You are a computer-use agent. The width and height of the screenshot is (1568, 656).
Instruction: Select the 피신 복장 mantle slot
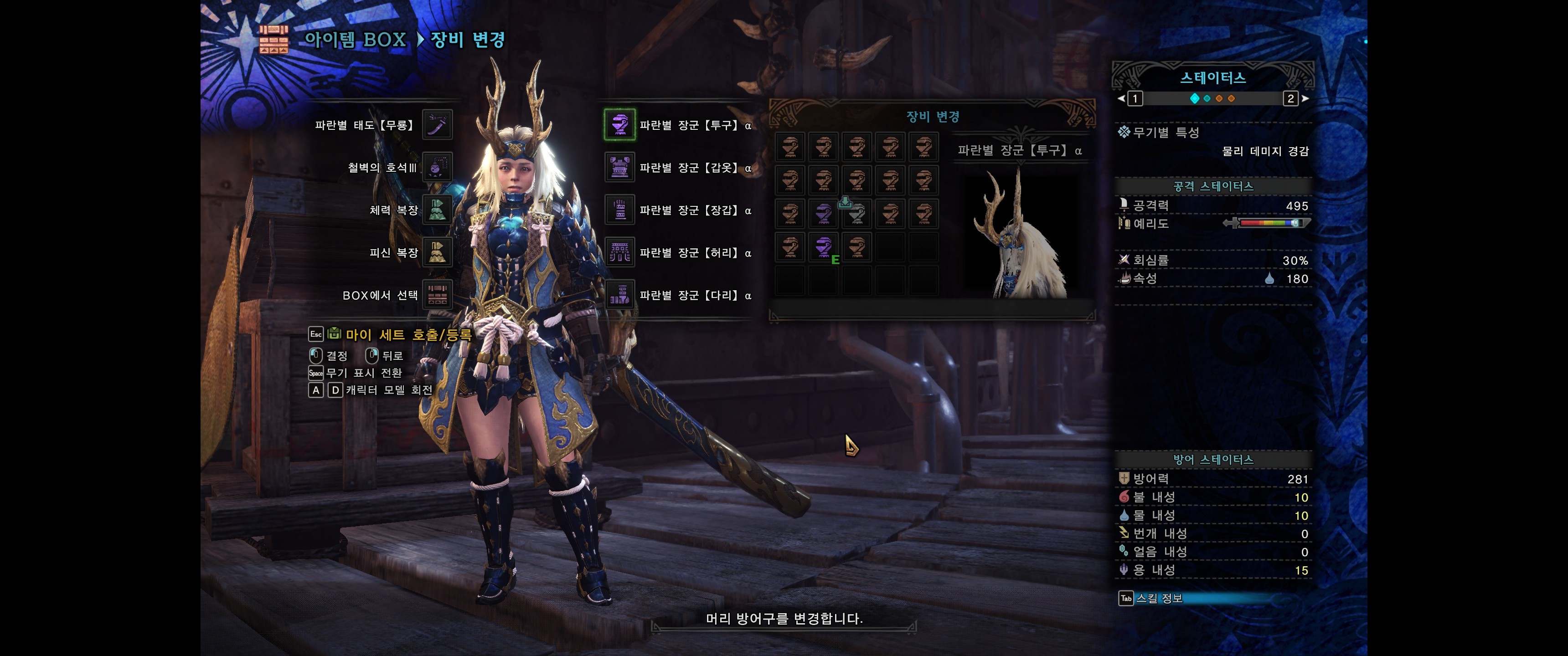point(437,252)
